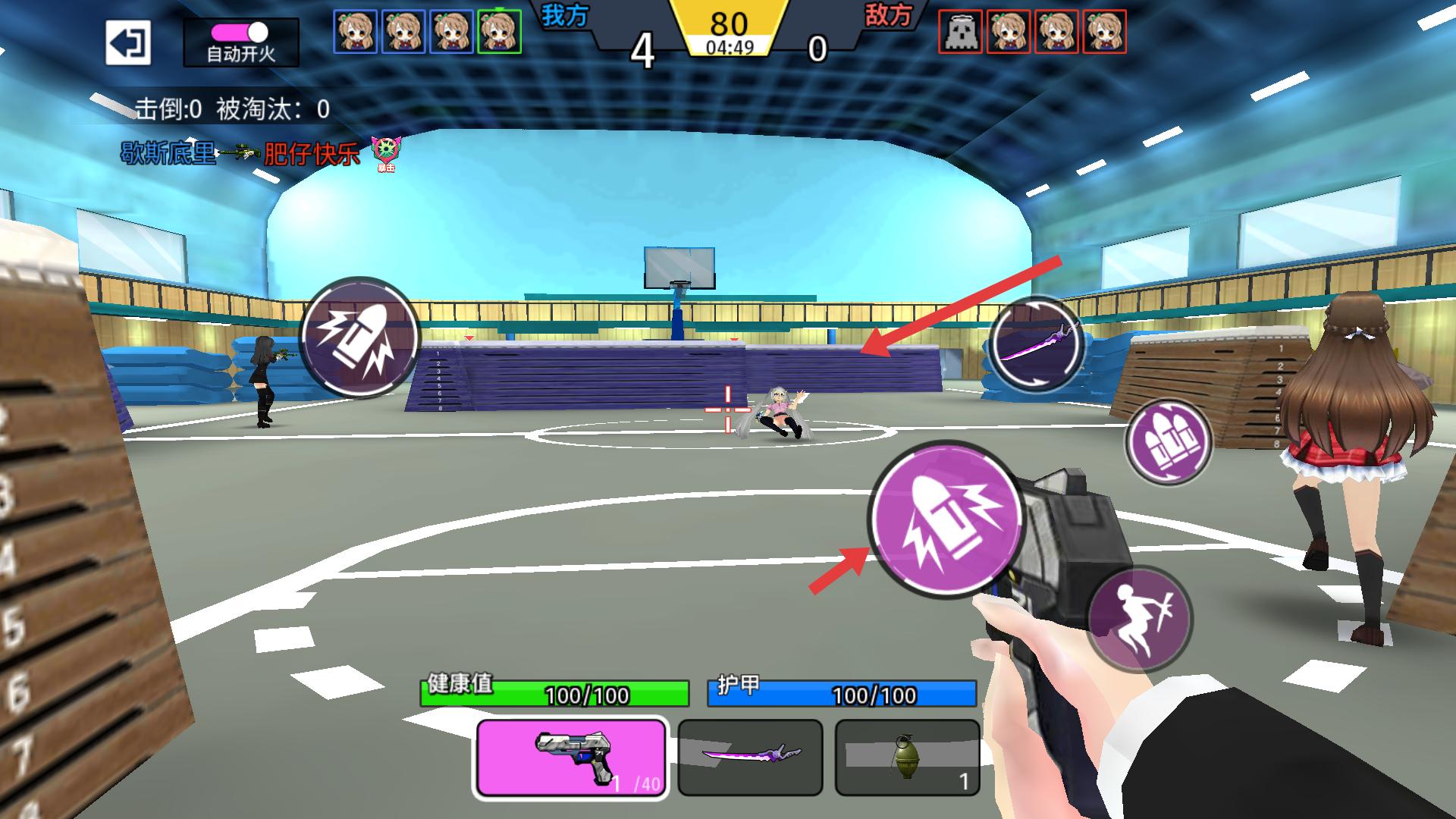
Task: Select the pistol weapon slot
Action: tap(571, 757)
